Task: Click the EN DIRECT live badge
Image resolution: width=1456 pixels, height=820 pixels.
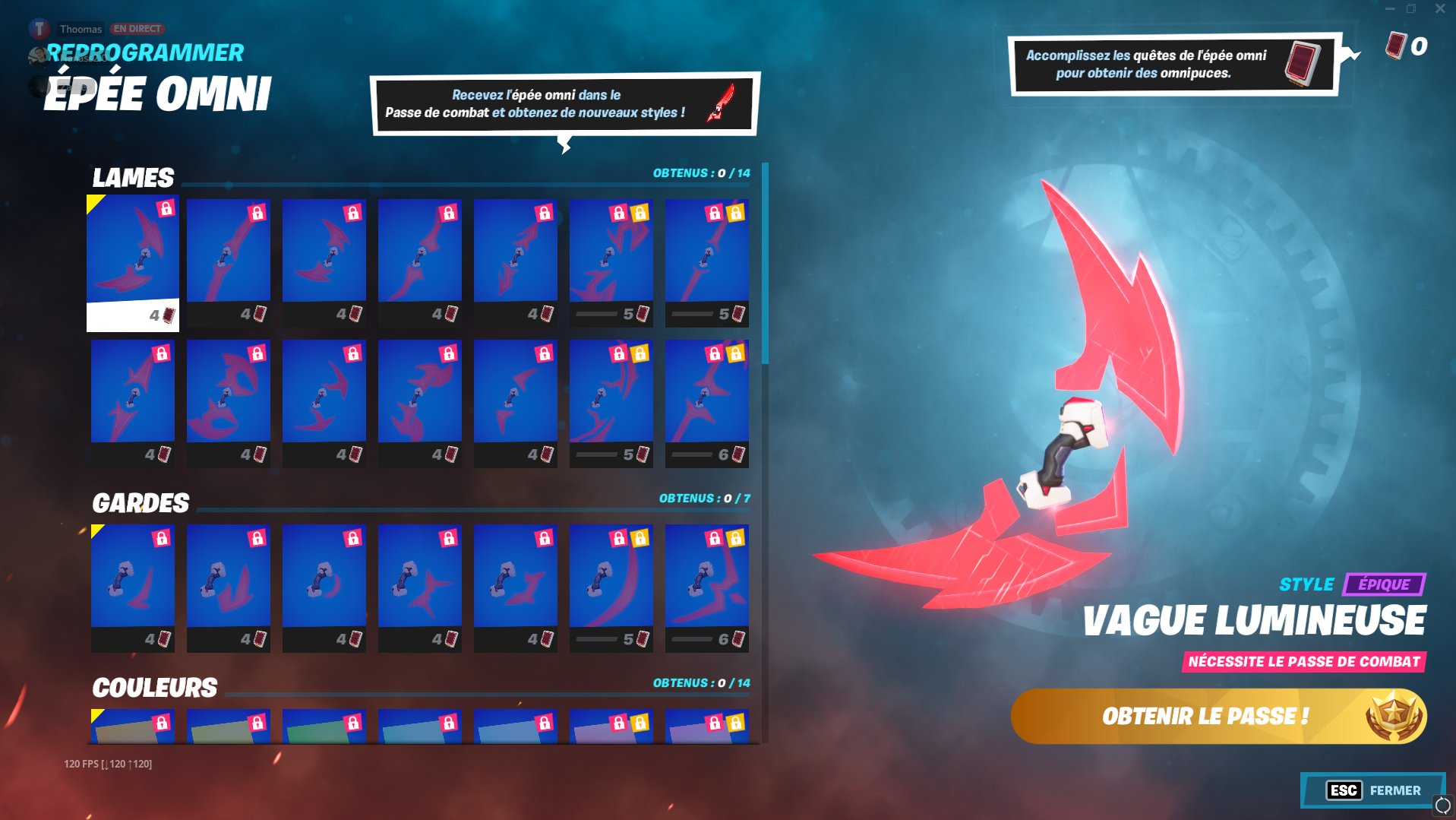Action: 137,28
